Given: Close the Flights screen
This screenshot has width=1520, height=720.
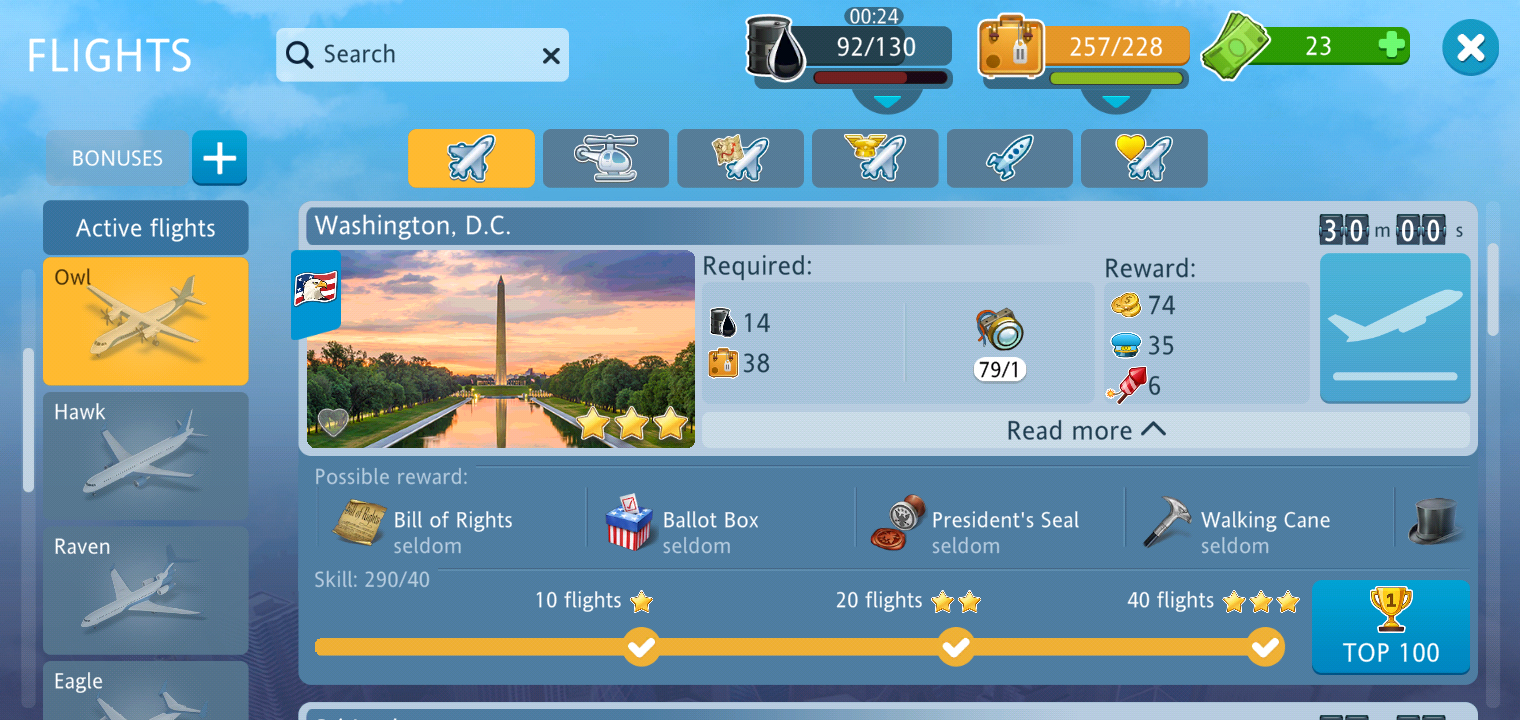Looking at the screenshot, I should [x=1470, y=48].
